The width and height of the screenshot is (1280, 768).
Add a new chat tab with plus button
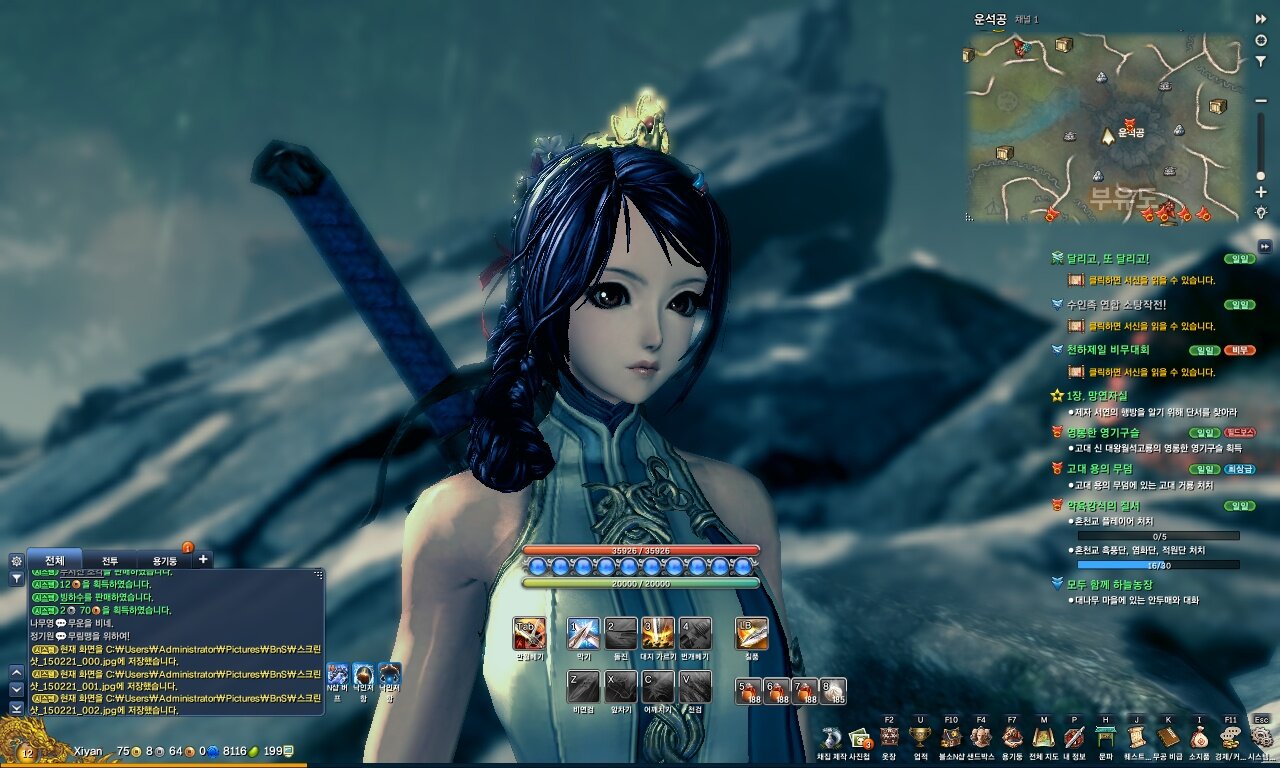[203, 560]
